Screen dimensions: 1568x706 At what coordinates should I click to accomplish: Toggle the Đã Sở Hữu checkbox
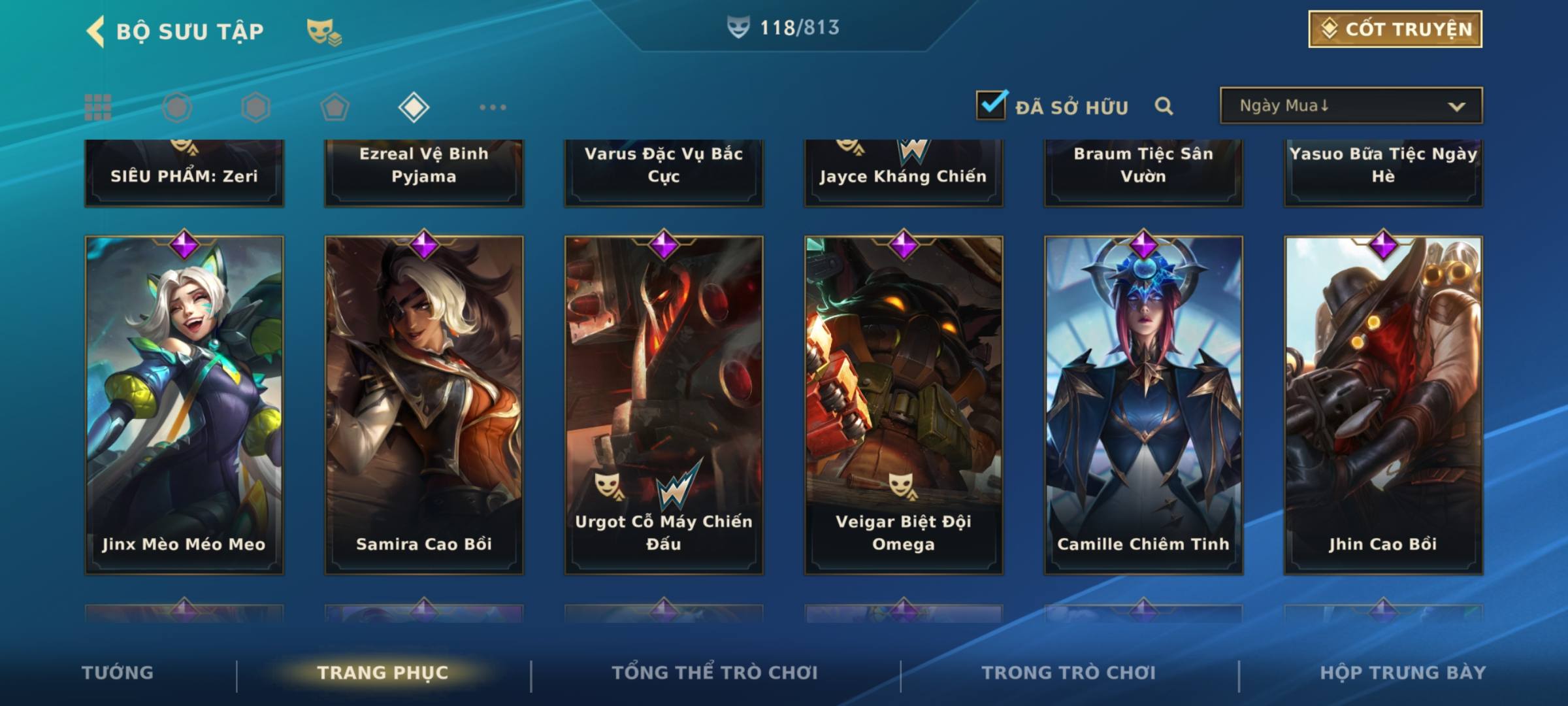991,105
